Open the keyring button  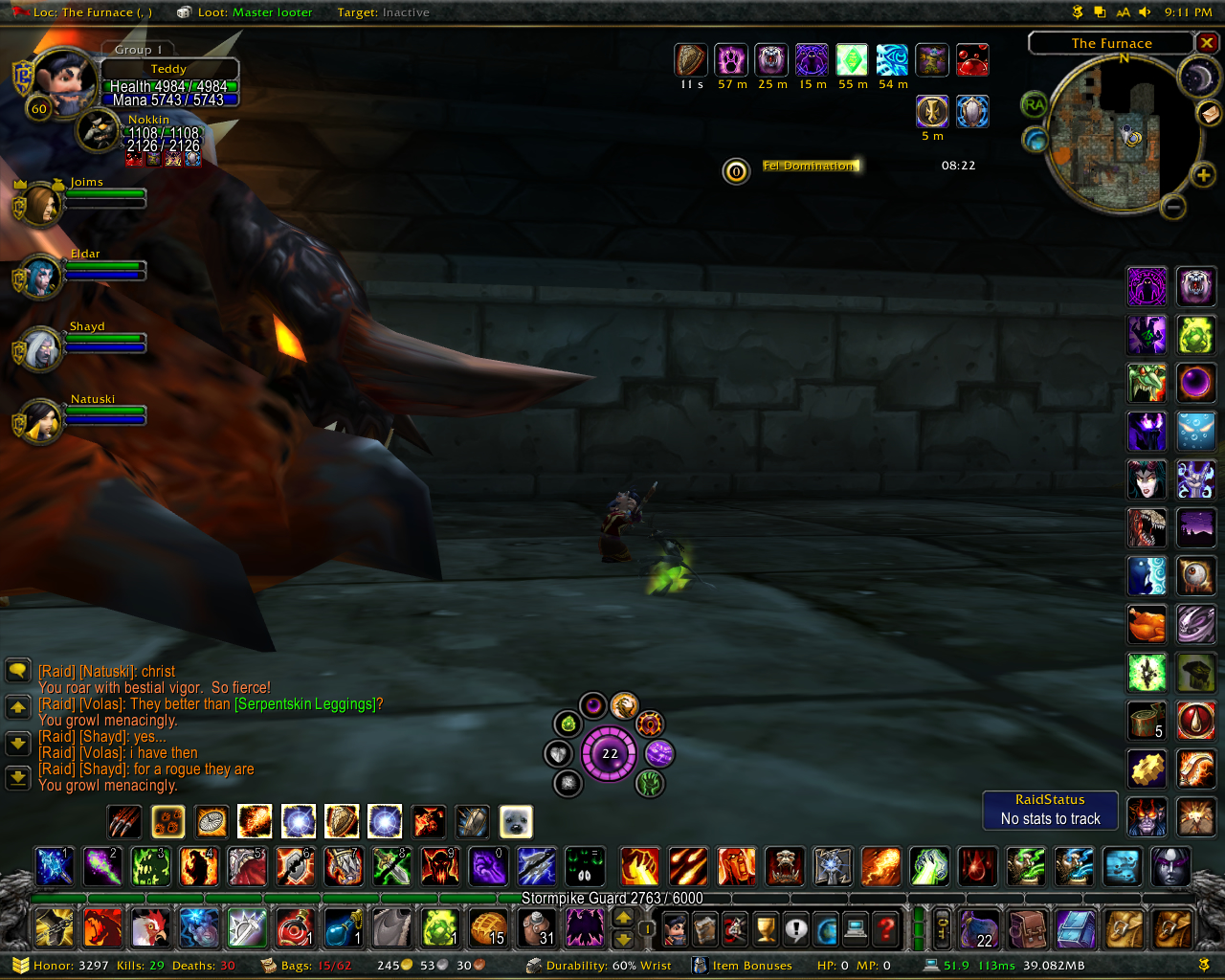click(x=942, y=927)
